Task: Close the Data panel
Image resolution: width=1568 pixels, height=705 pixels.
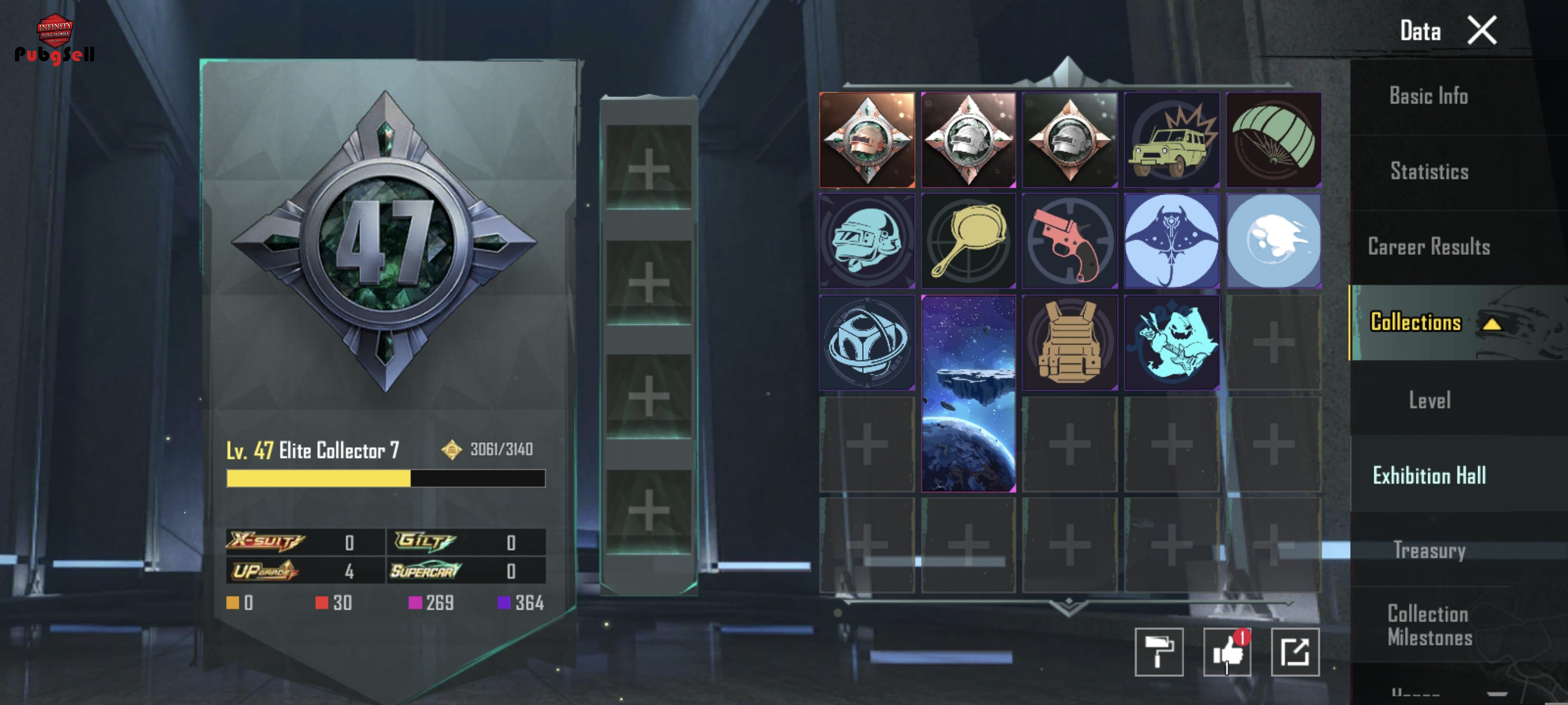Action: click(1482, 31)
